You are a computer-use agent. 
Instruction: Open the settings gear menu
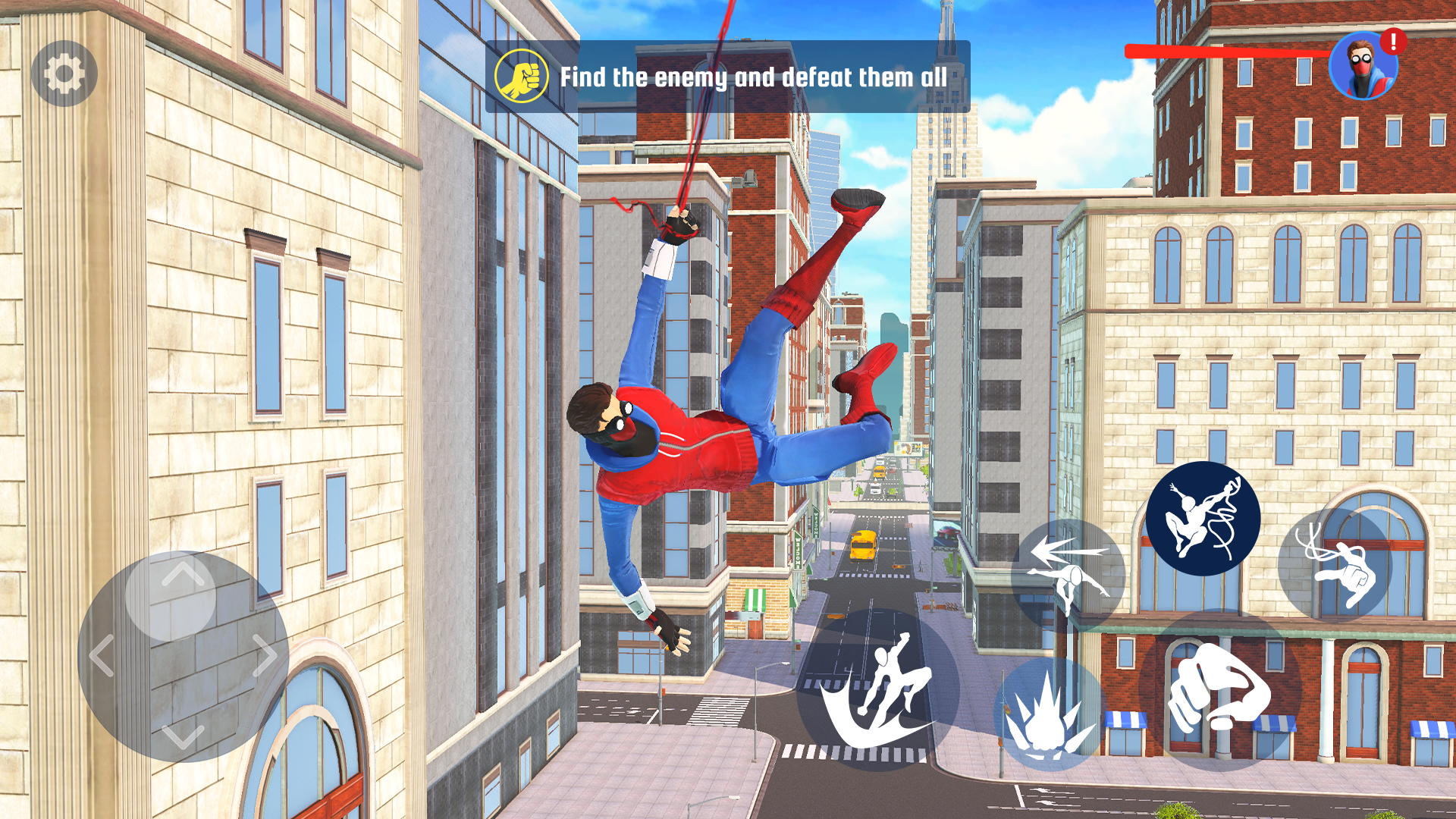click(64, 74)
